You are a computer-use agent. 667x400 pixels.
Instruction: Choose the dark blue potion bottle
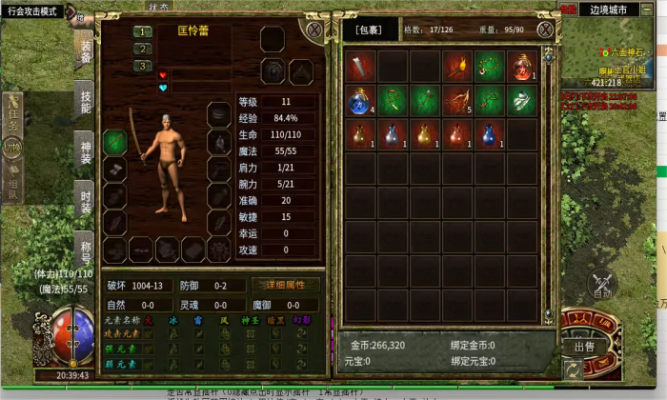(x=489, y=133)
